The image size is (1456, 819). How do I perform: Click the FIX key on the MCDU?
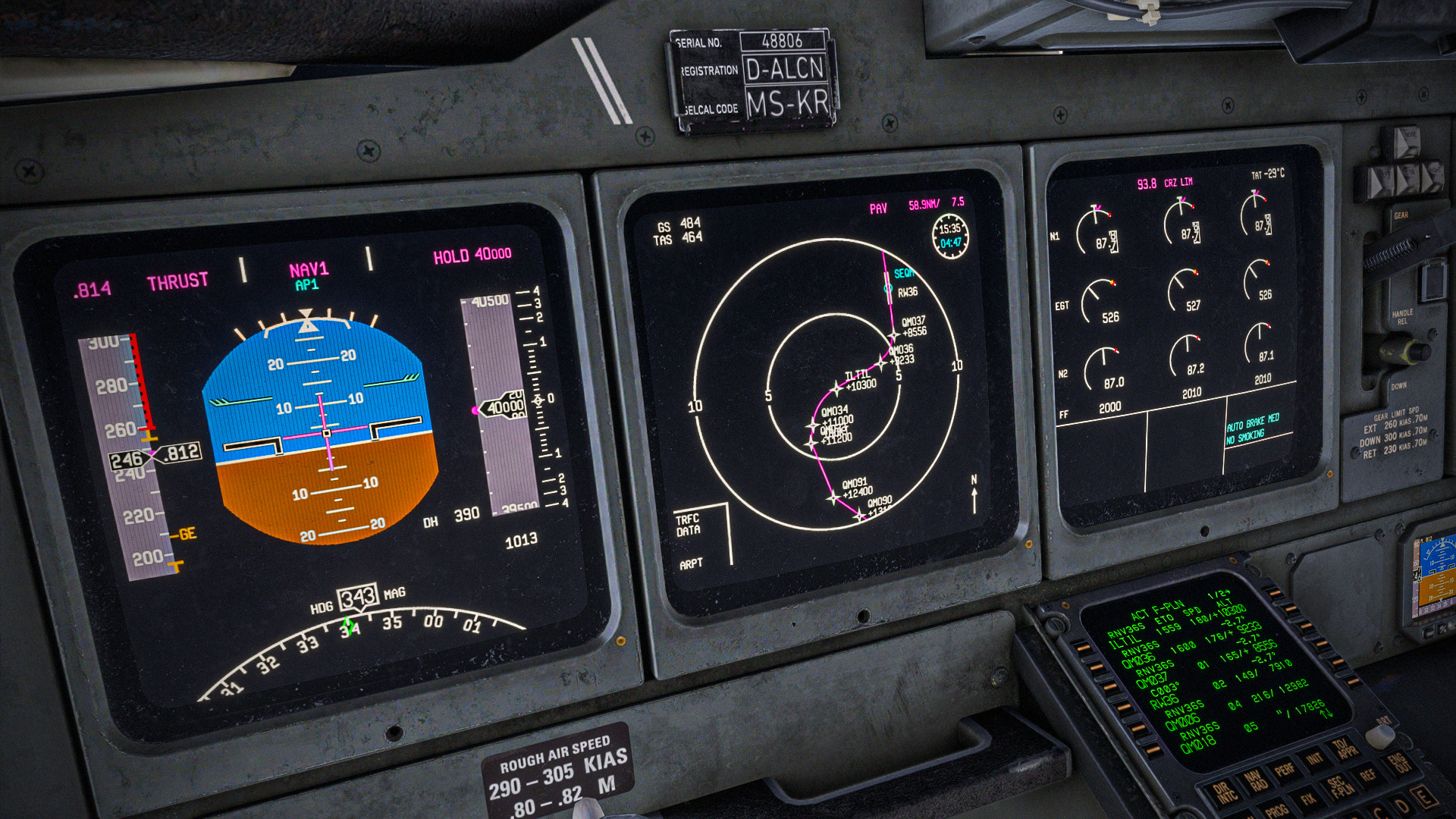pos(1307,799)
